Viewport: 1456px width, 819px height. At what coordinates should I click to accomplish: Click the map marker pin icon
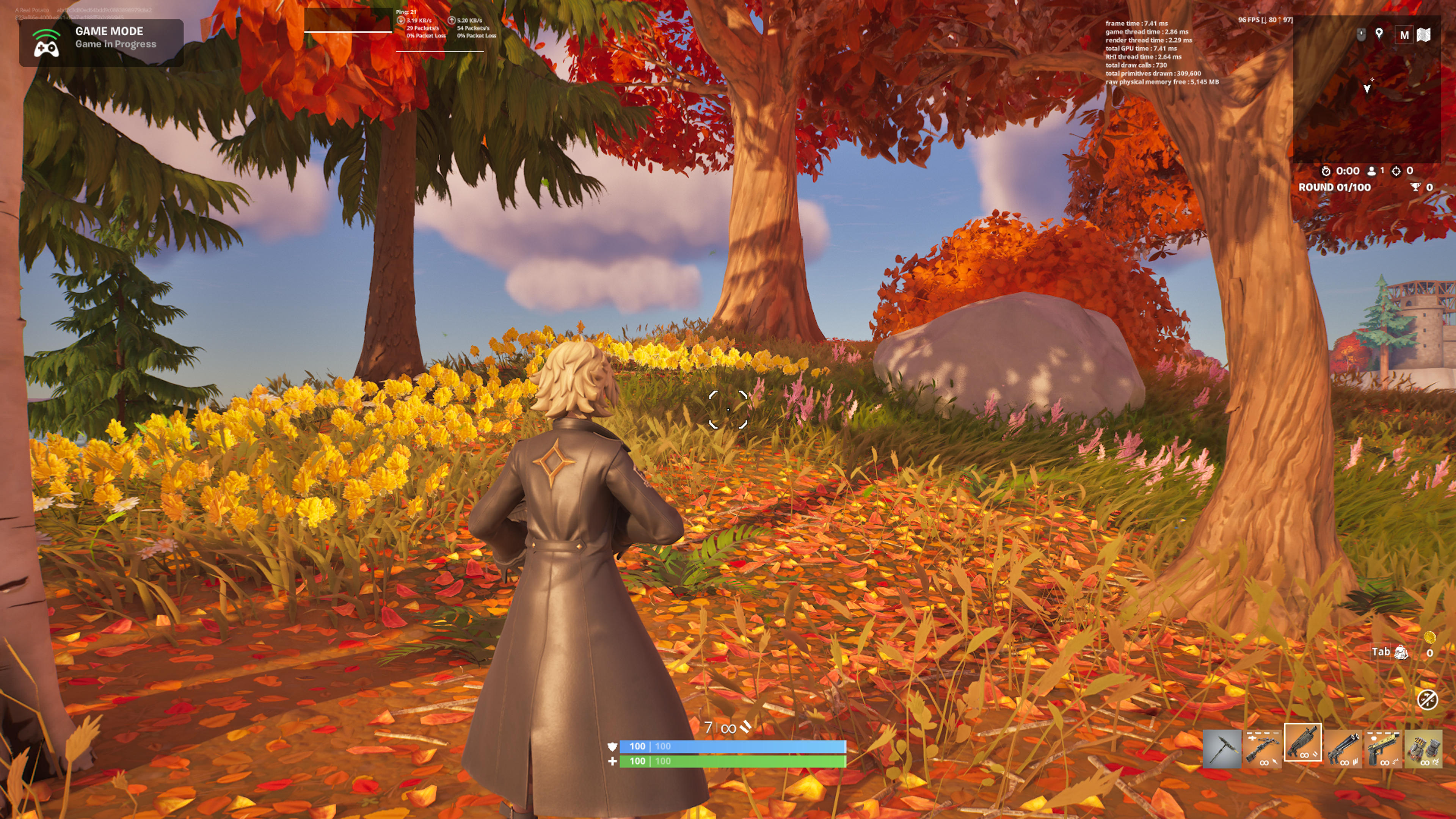tap(1379, 34)
